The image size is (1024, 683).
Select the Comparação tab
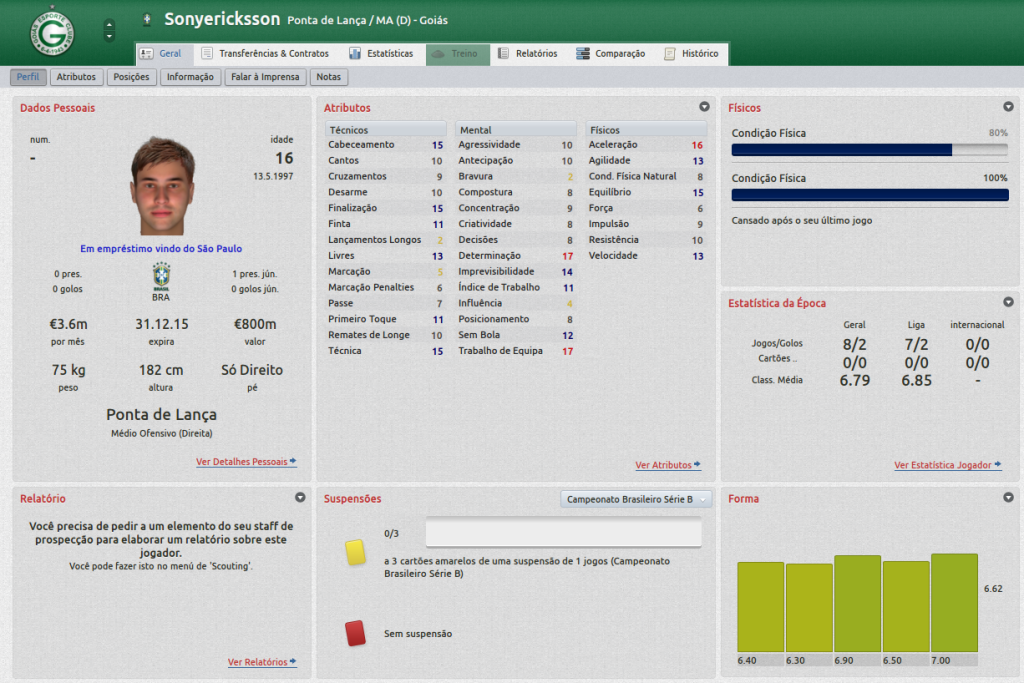pos(611,54)
